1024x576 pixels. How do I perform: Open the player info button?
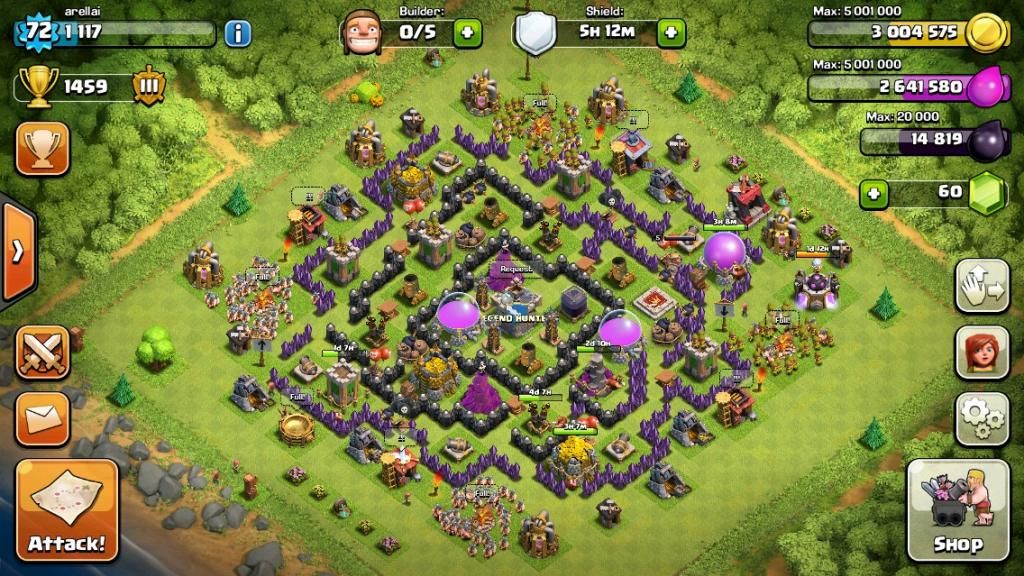237,33
